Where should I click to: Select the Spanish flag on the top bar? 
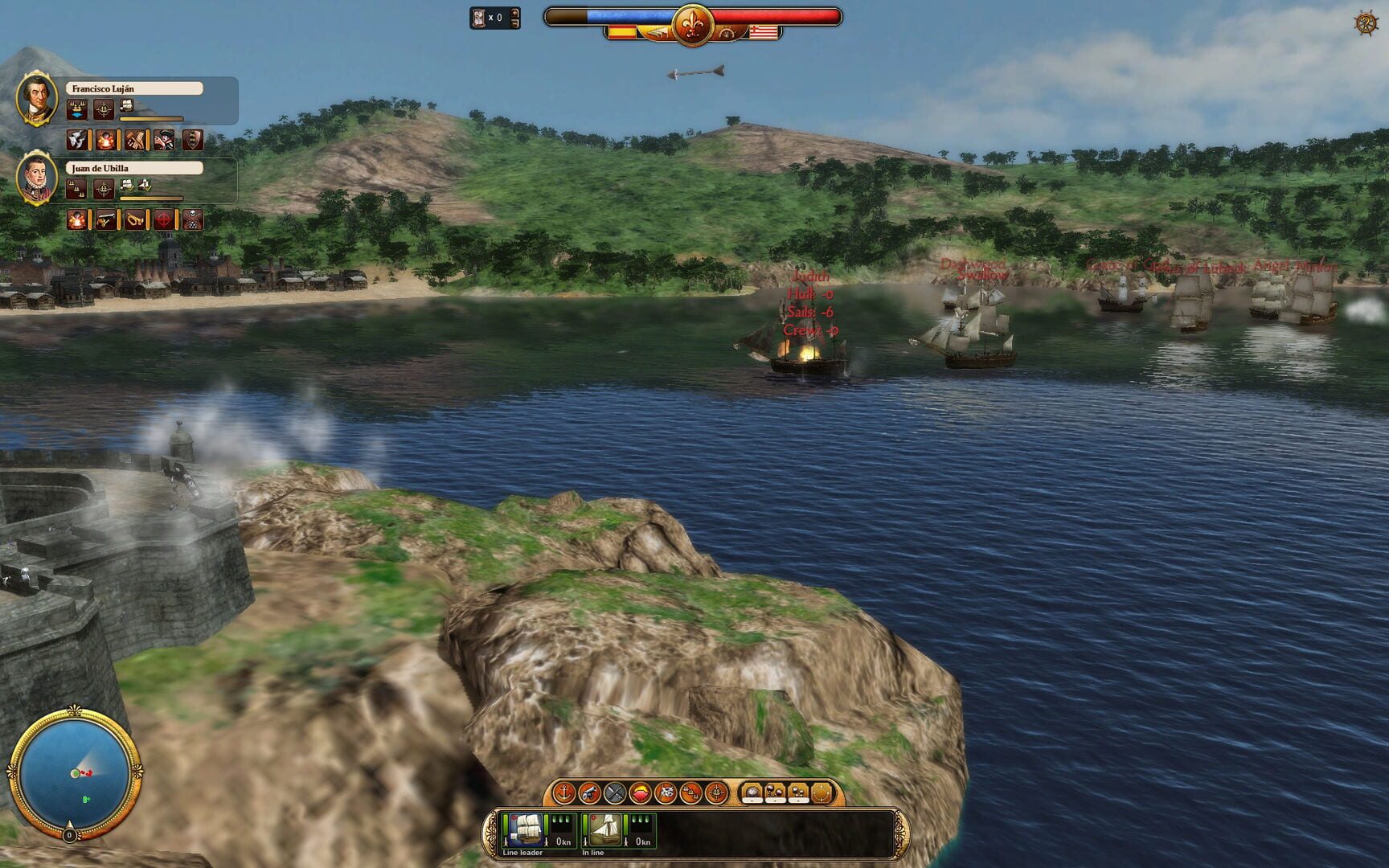(625, 32)
